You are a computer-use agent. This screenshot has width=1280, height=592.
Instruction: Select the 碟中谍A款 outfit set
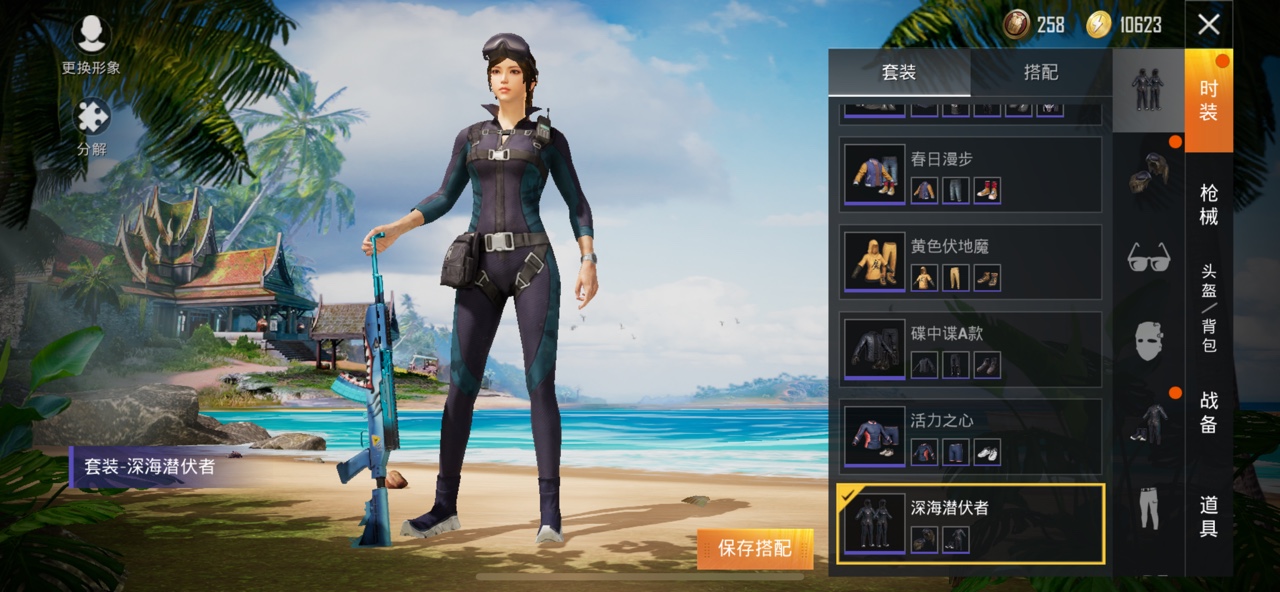970,349
